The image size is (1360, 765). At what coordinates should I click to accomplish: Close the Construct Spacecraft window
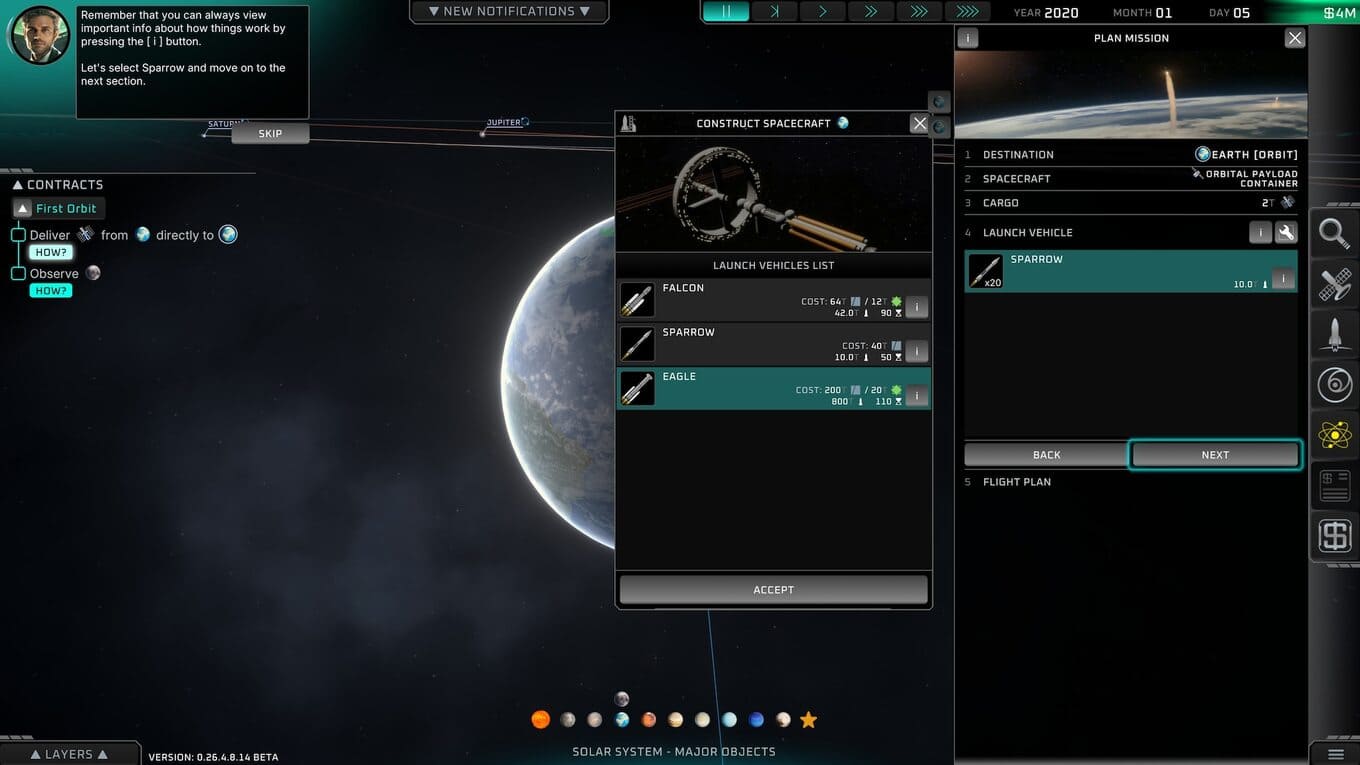point(919,123)
